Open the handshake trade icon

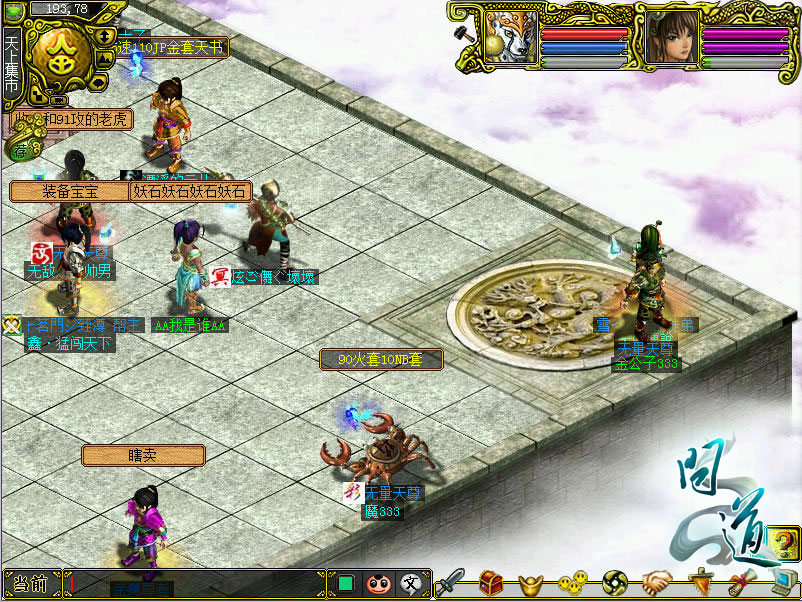point(656,582)
